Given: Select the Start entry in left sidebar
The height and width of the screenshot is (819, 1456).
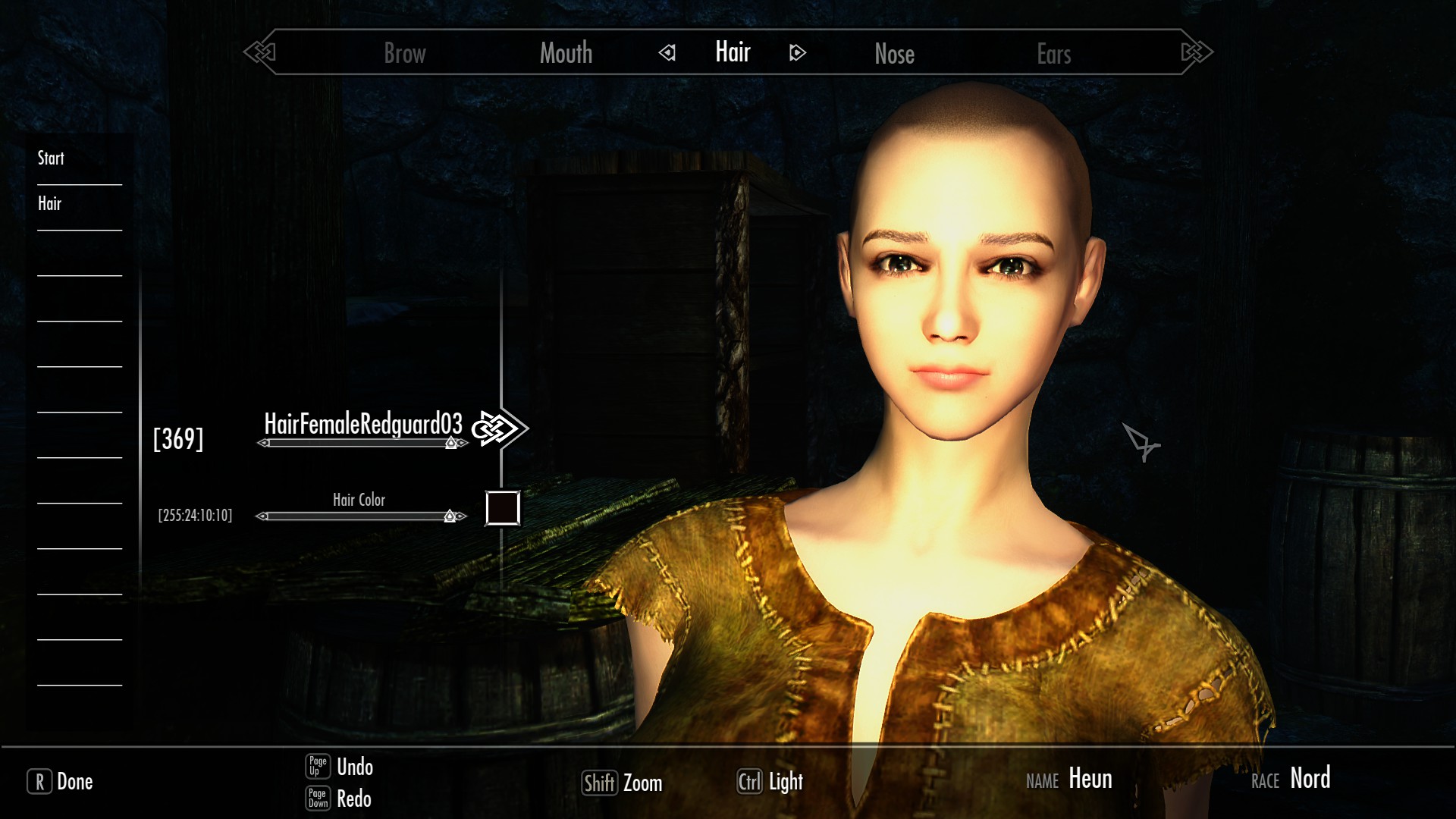Looking at the screenshot, I should 50,158.
